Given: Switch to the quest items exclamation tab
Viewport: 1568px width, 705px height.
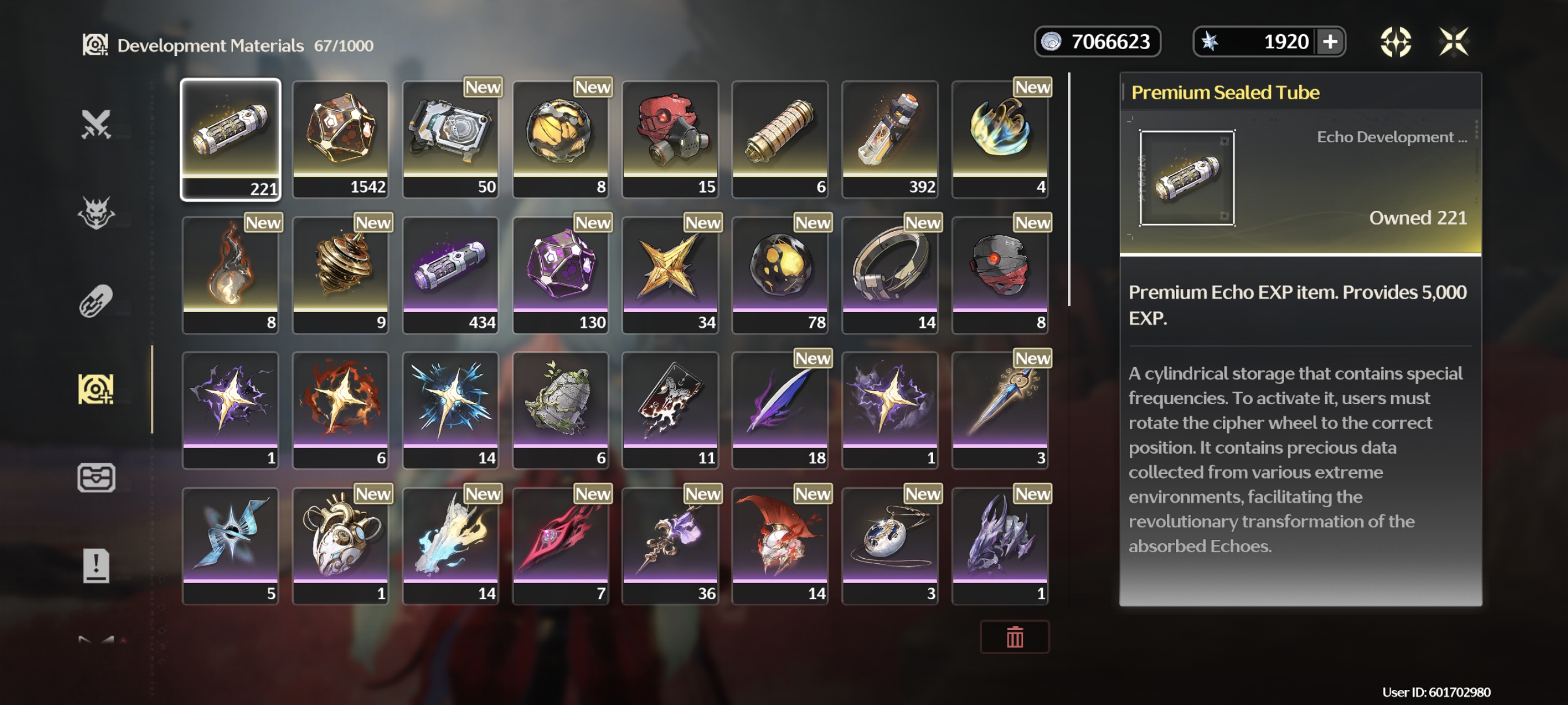Looking at the screenshot, I should click(96, 566).
